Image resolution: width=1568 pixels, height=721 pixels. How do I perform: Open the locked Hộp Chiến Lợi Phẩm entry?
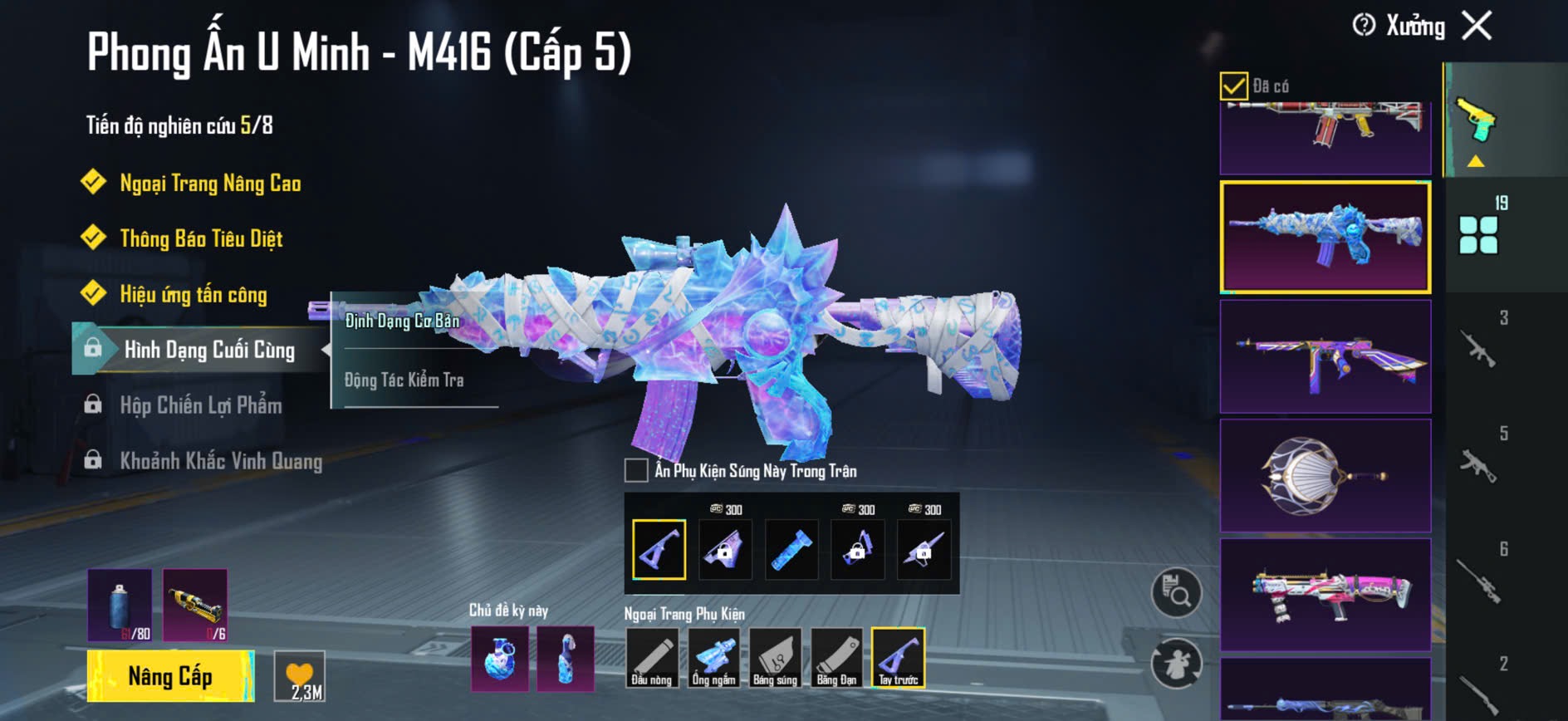click(x=200, y=405)
